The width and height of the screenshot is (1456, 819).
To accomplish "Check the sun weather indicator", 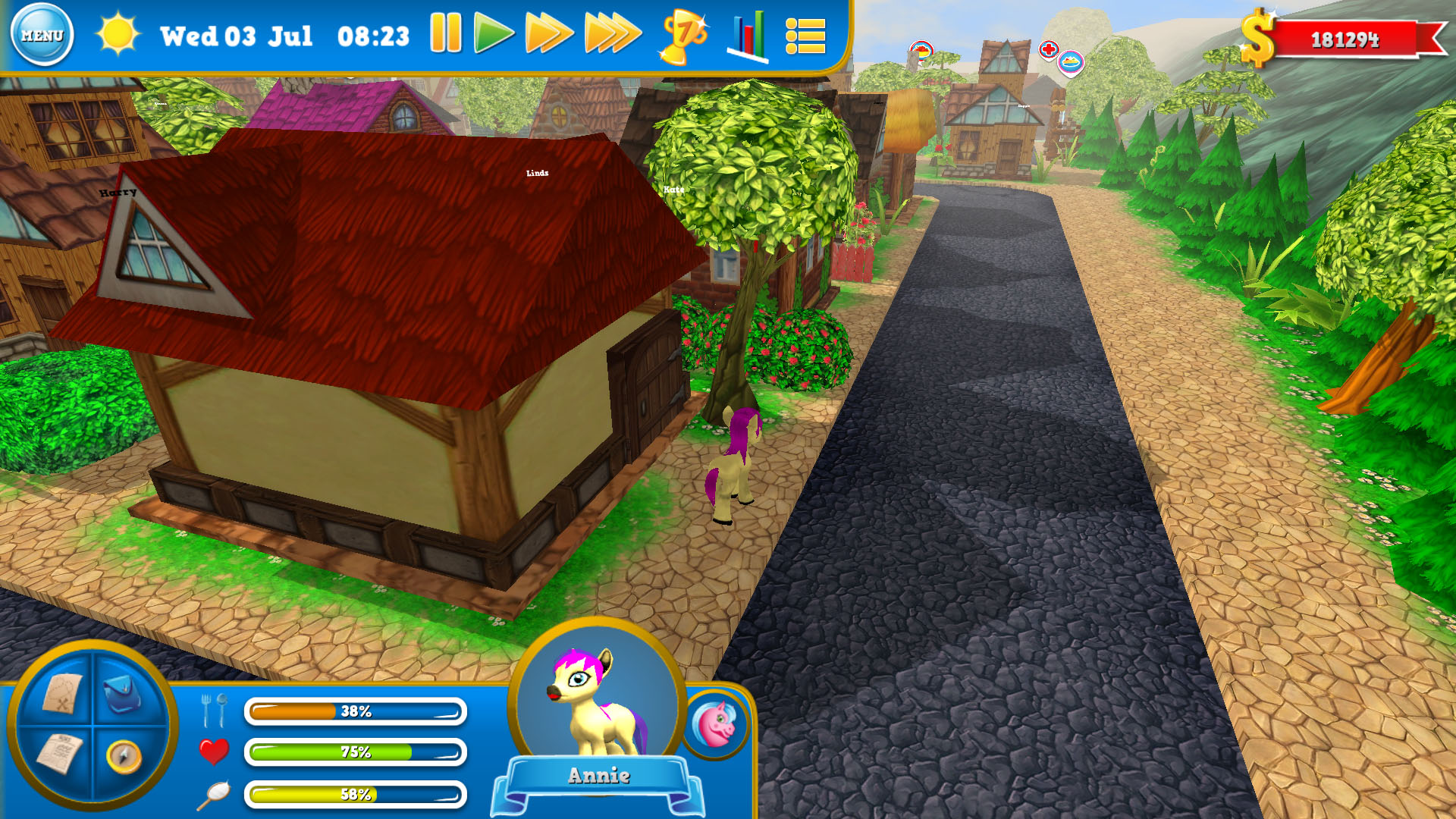I will [120, 33].
